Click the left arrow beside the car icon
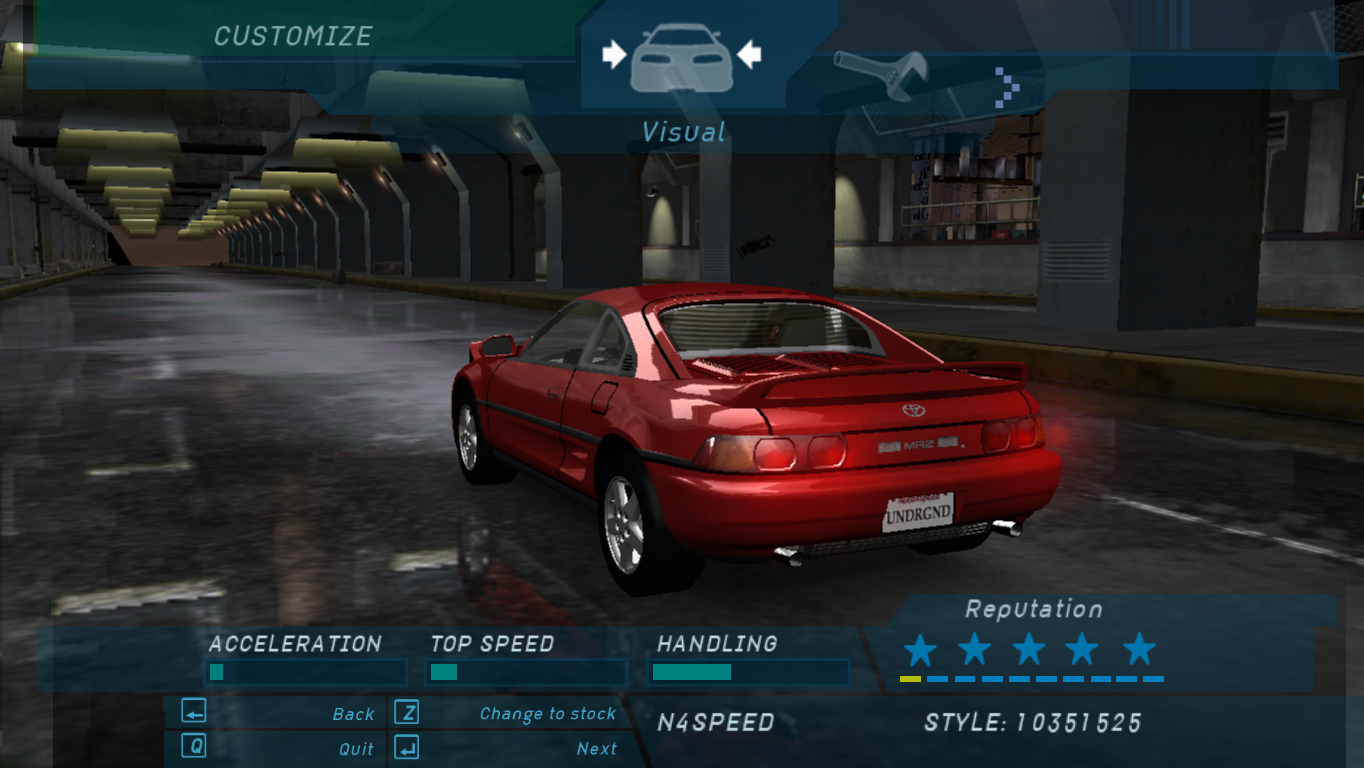The image size is (1364, 768). (613, 55)
